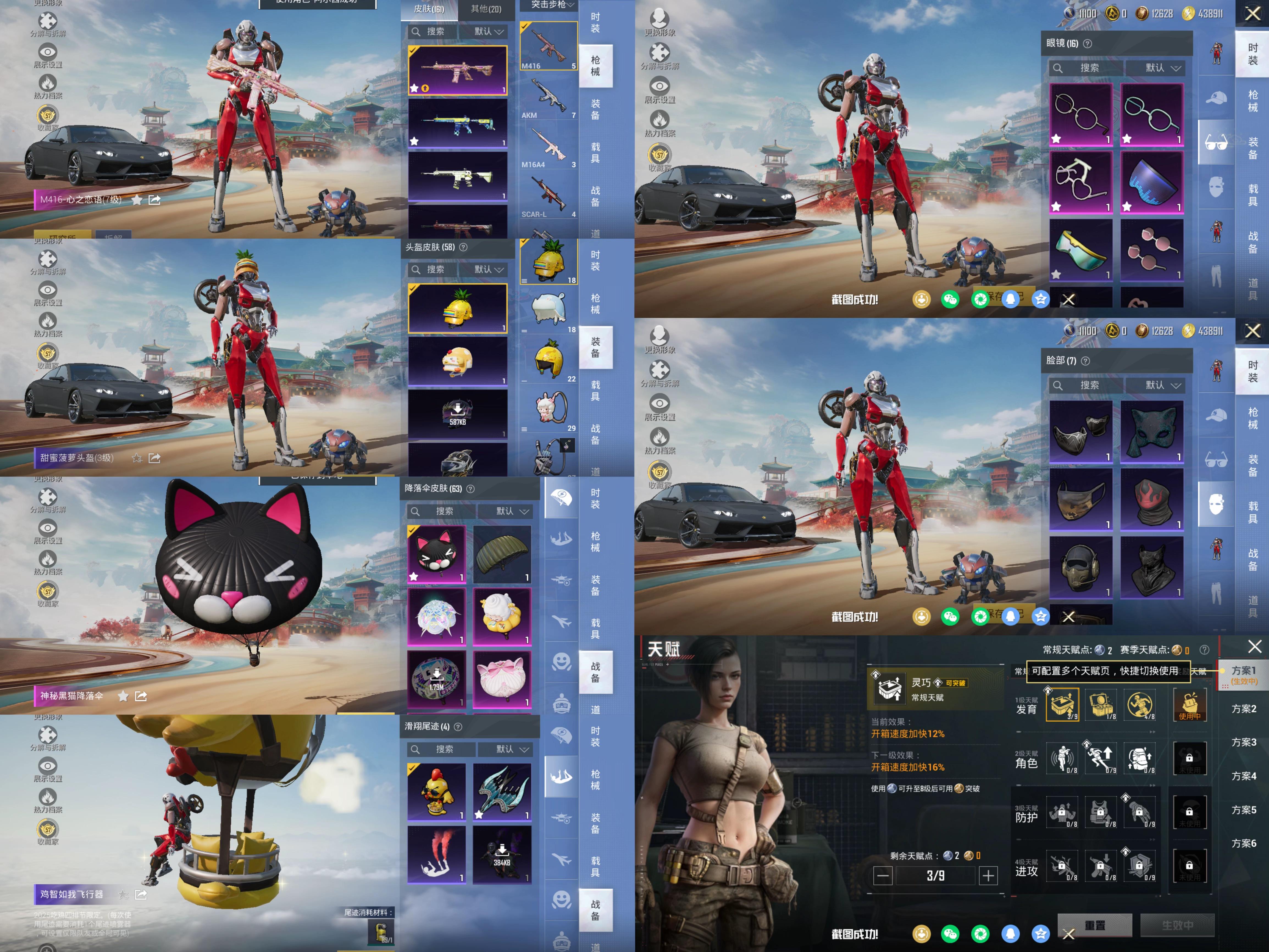Switch to the 其他(20) tab
This screenshot has width=1269, height=952.
pyautogui.click(x=485, y=9)
